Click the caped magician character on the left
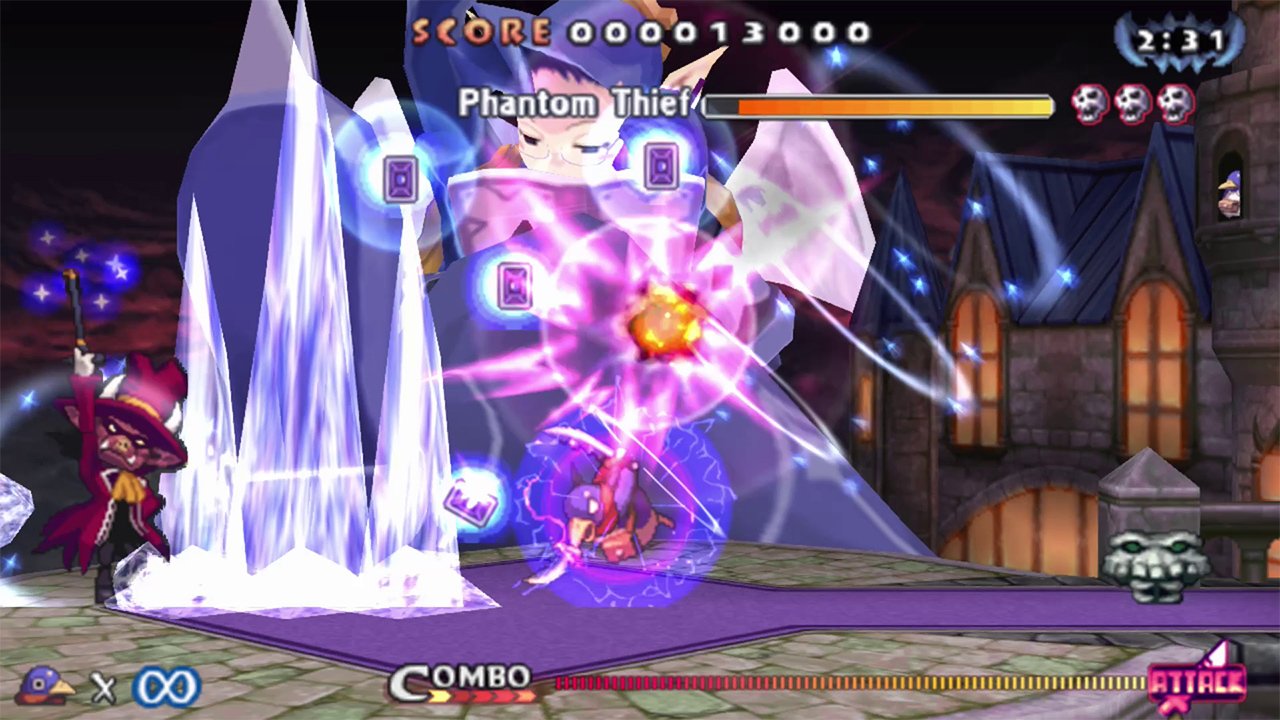This screenshot has height=720, width=1280. 120,470
